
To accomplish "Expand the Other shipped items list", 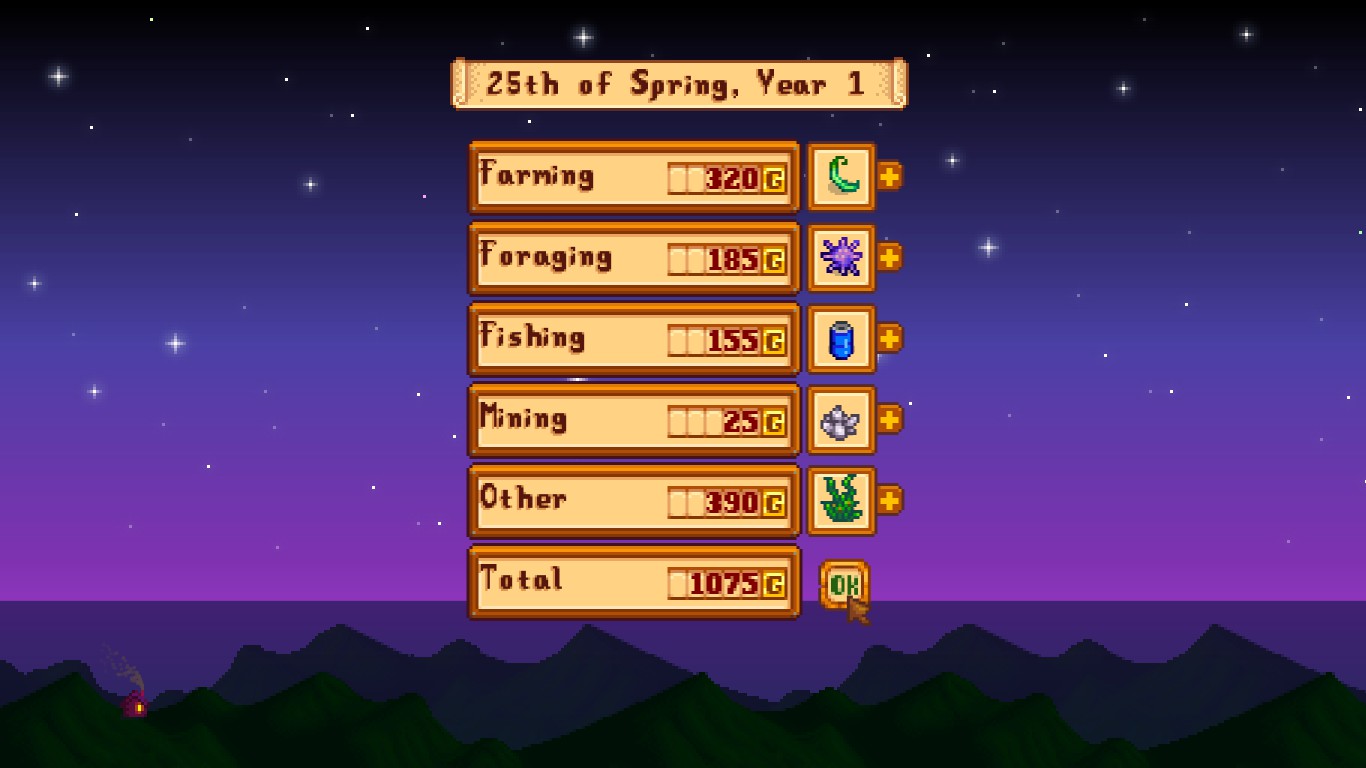I will pyautogui.click(x=889, y=500).
